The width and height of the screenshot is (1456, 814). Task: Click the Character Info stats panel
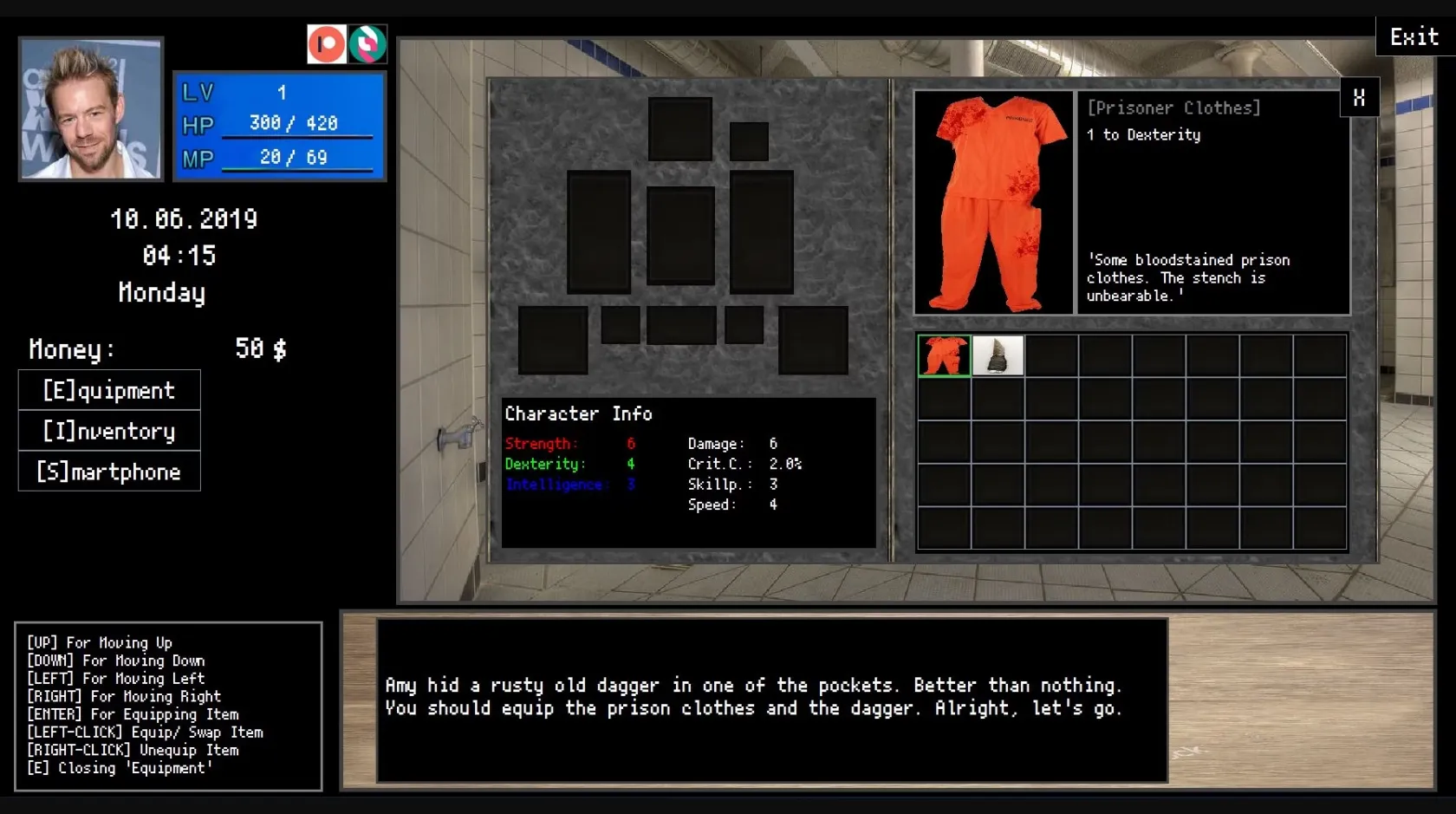687,472
